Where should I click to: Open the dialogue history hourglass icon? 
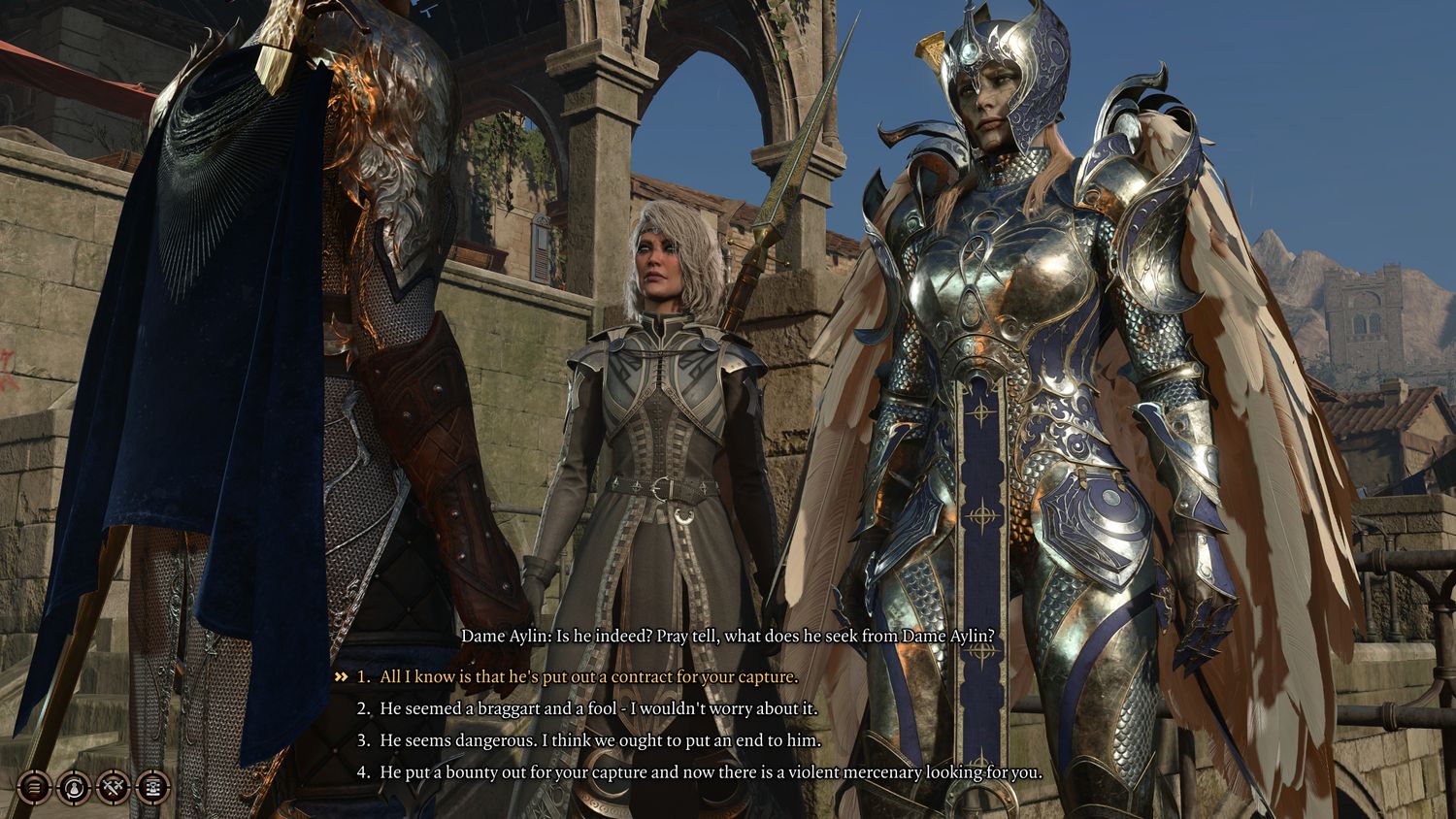pyautogui.click(x=153, y=786)
